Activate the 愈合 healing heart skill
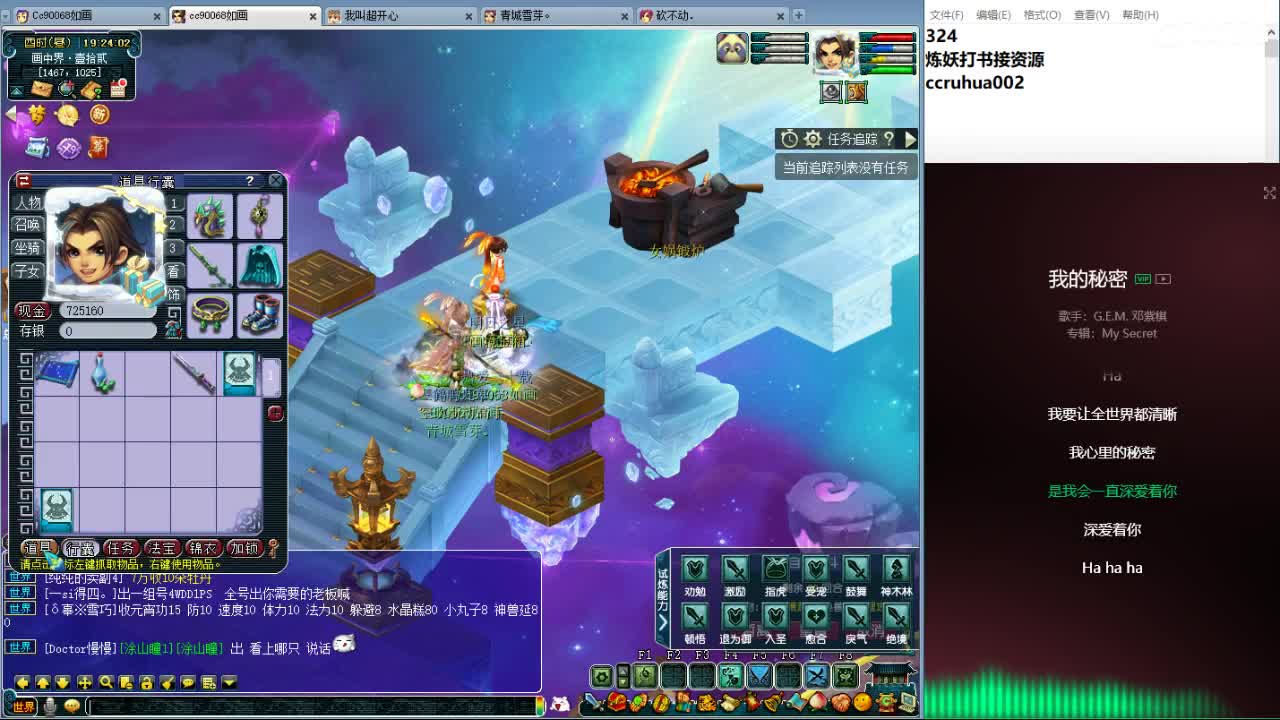Screen dimensions: 1280x720 817,616
